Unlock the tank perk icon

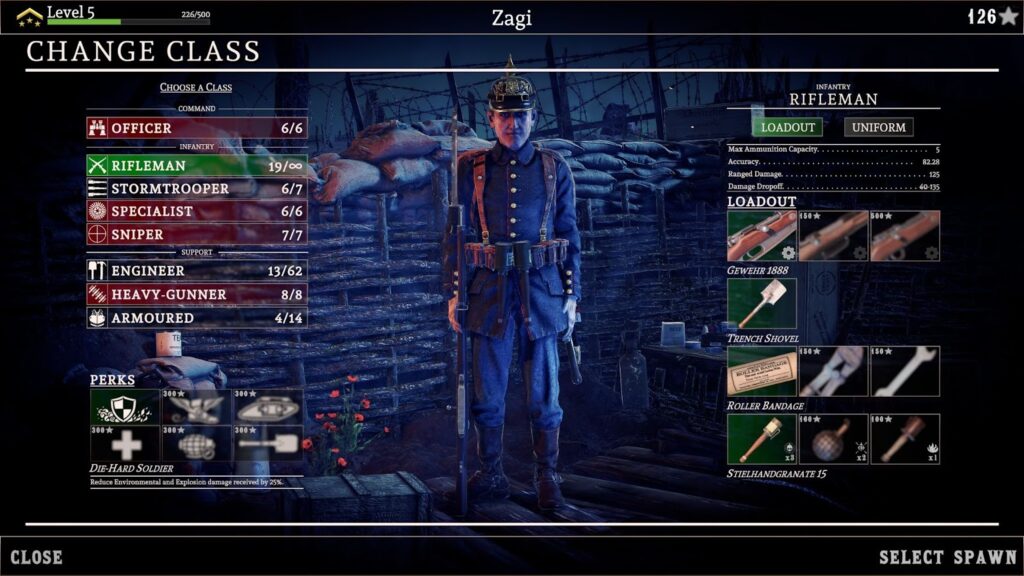pos(268,407)
